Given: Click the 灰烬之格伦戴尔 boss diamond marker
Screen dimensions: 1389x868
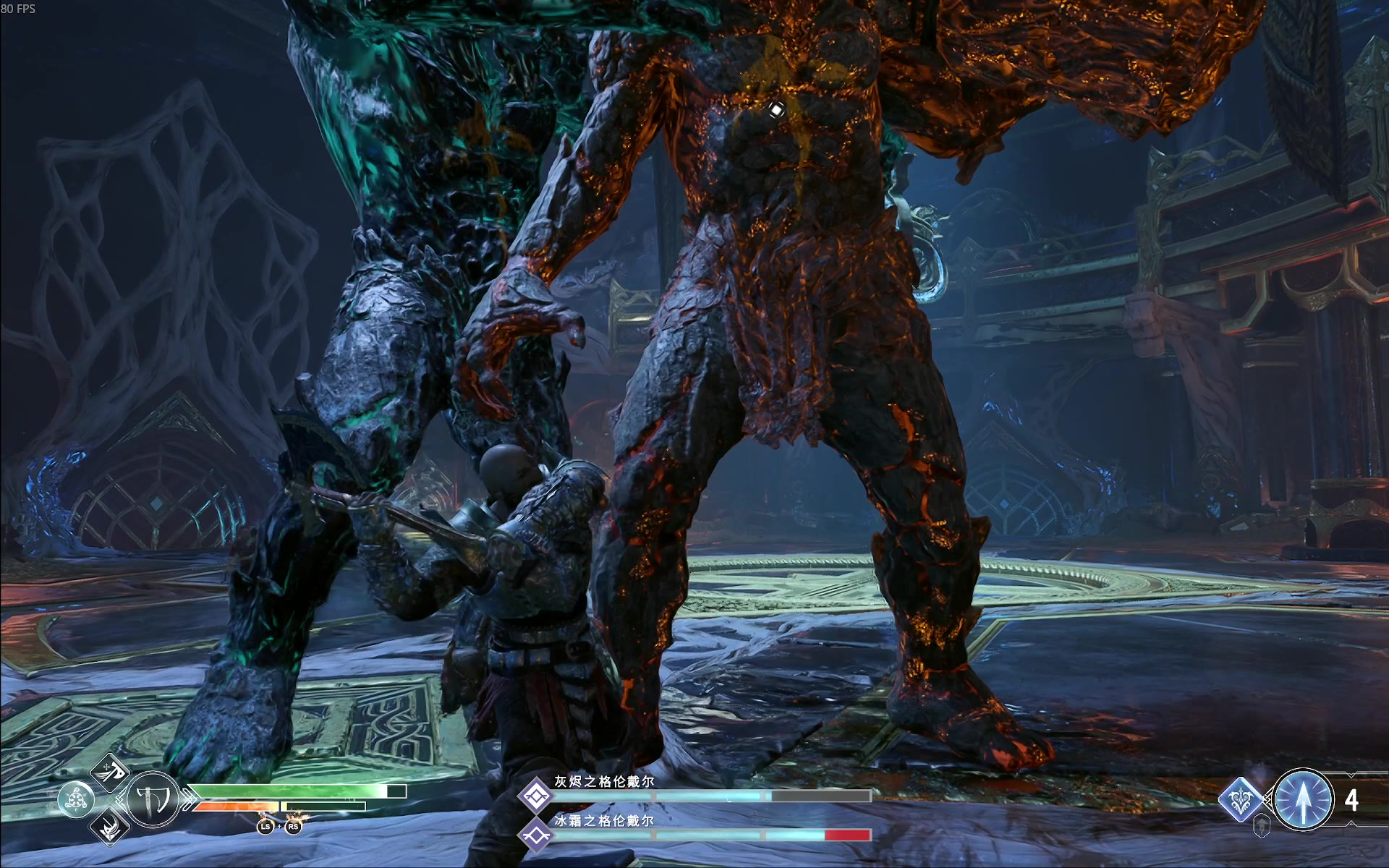Looking at the screenshot, I should [x=536, y=796].
